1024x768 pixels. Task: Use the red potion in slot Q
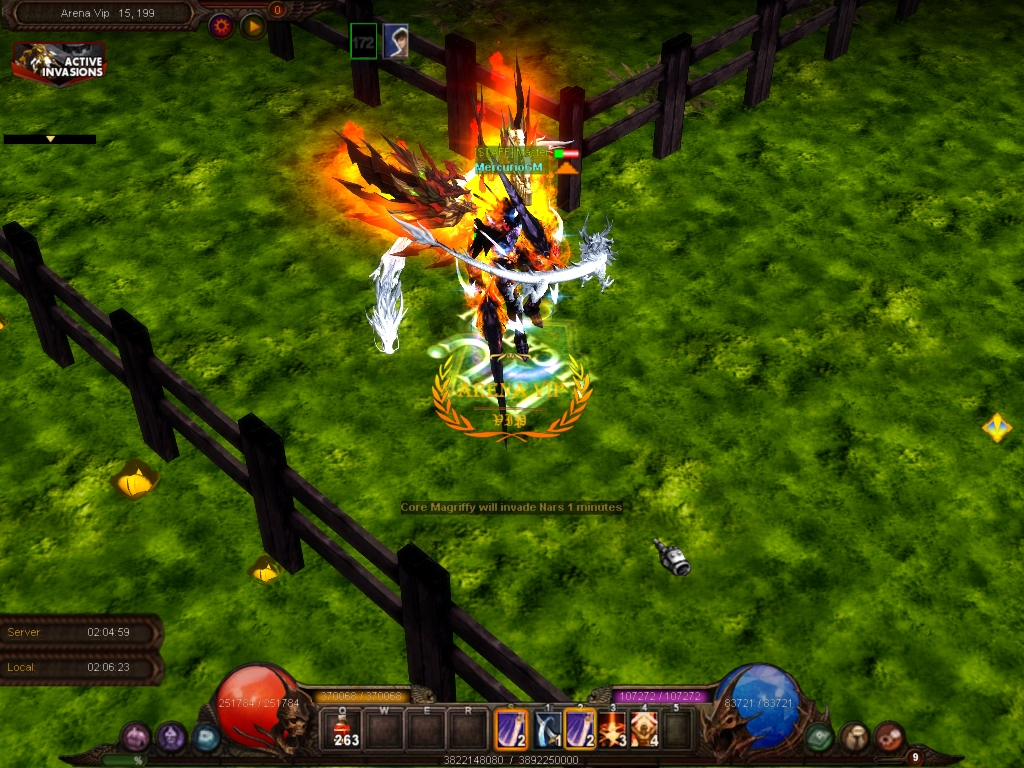coord(346,729)
